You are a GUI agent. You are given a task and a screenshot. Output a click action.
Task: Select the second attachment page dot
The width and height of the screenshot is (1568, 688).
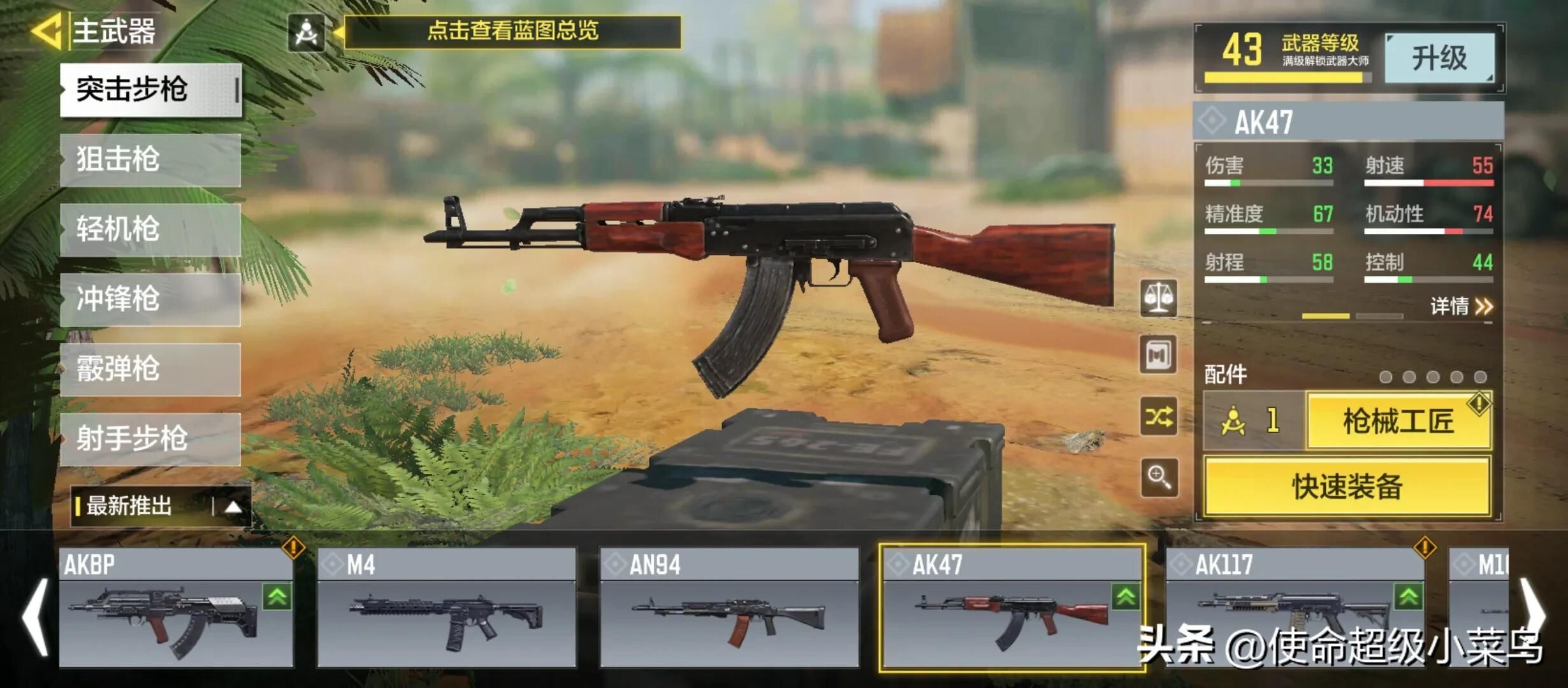point(1409,378)
